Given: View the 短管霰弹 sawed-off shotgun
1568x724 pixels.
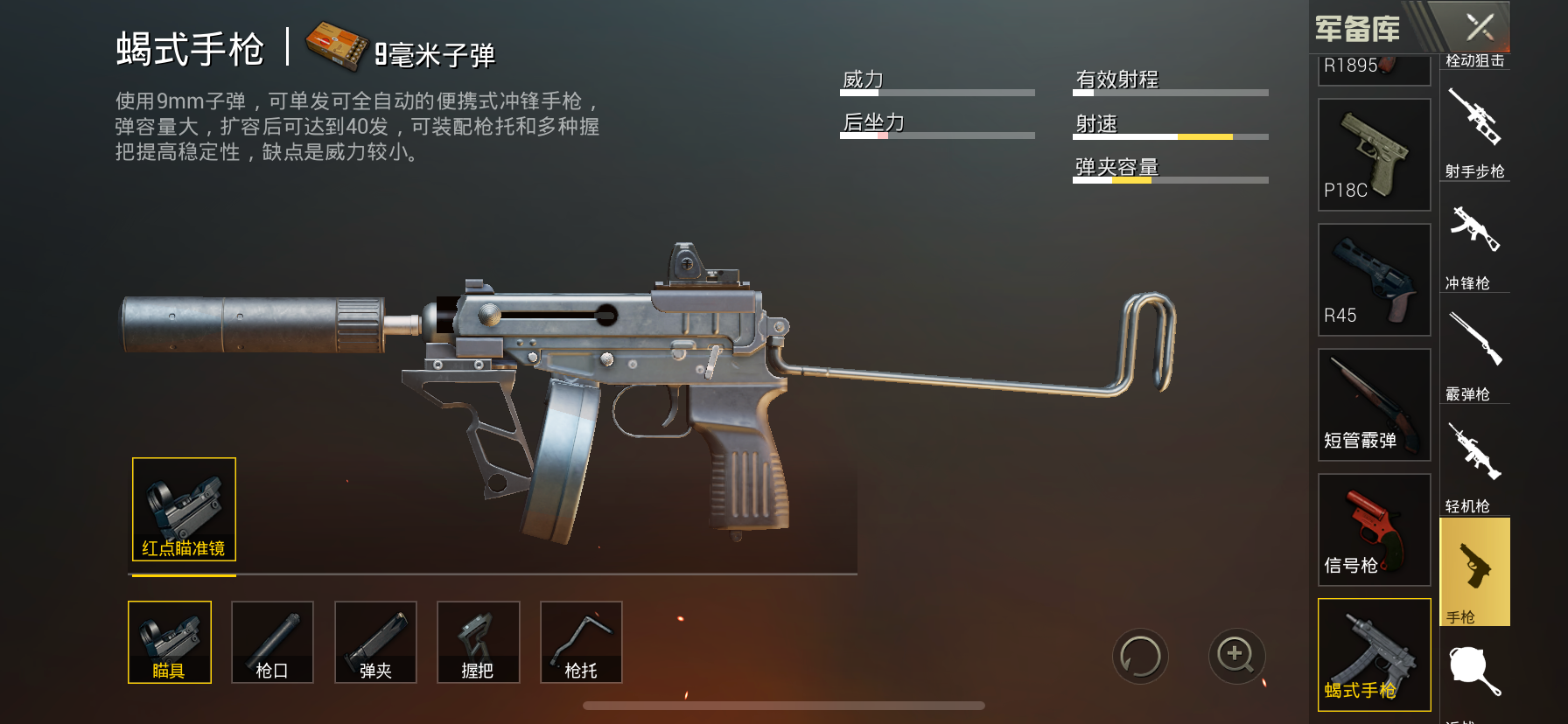Looking at the screenshot, I should pos(1374,405).
